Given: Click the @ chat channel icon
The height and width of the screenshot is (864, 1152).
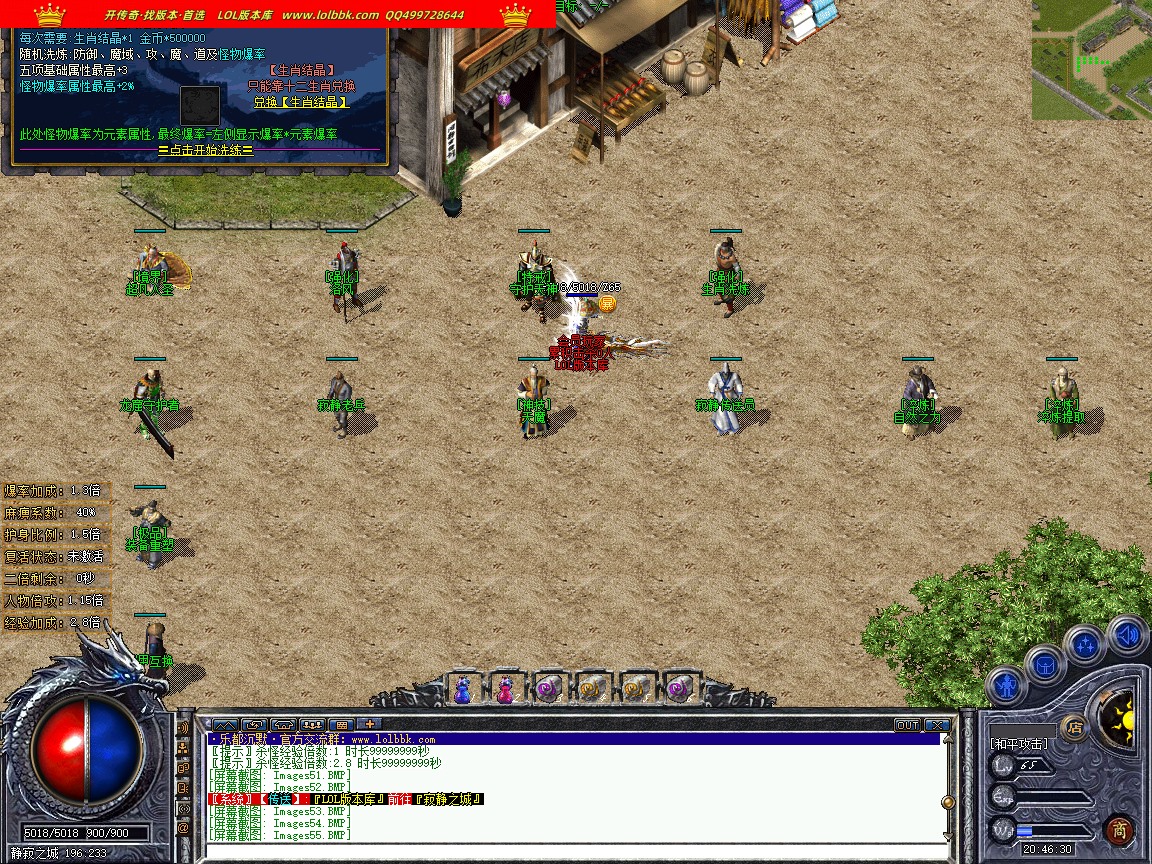Looking at the screenshot, I should [184, 828].
